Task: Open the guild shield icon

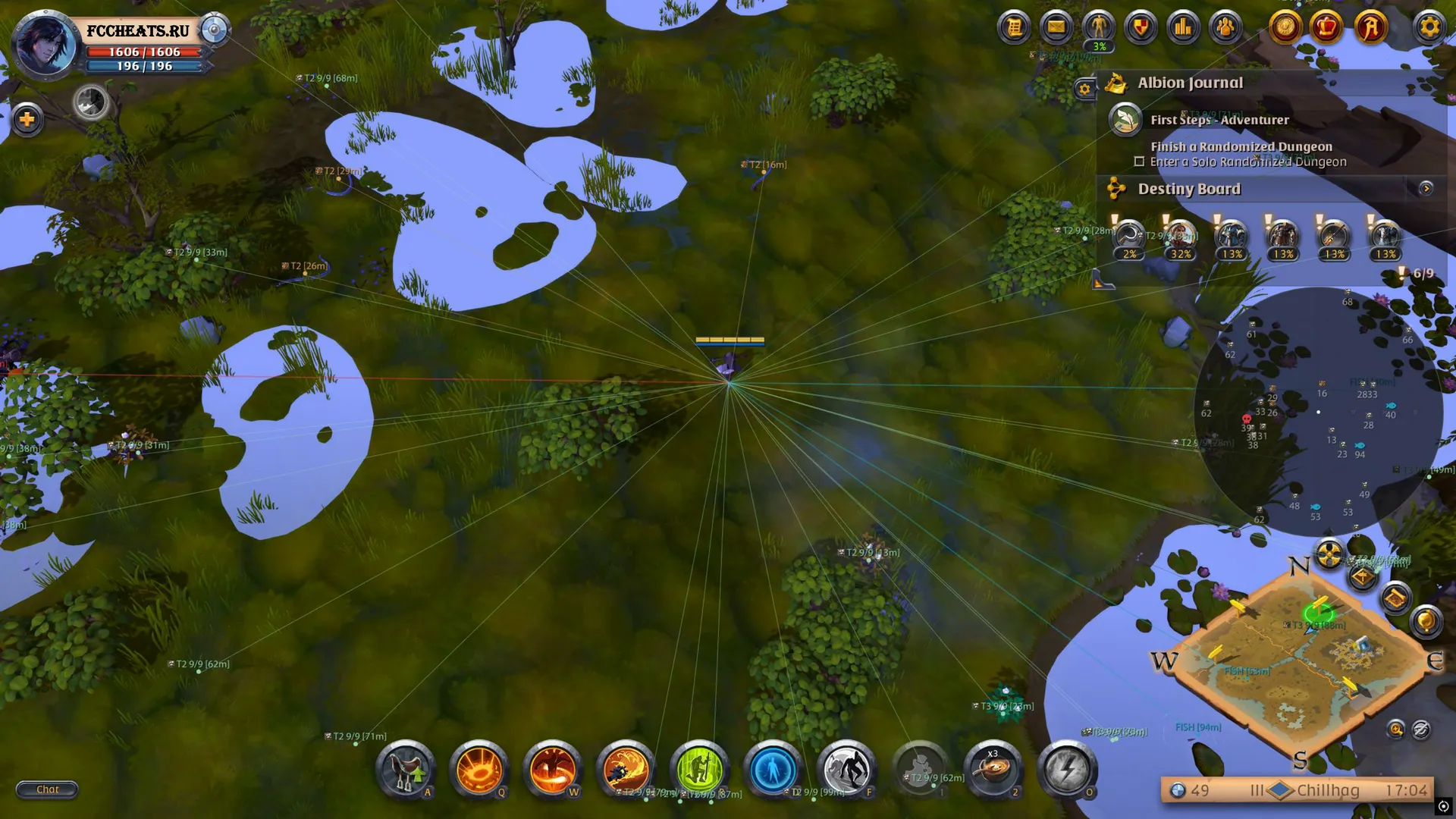Action: pyautogui.click(x=1141, y=28)
